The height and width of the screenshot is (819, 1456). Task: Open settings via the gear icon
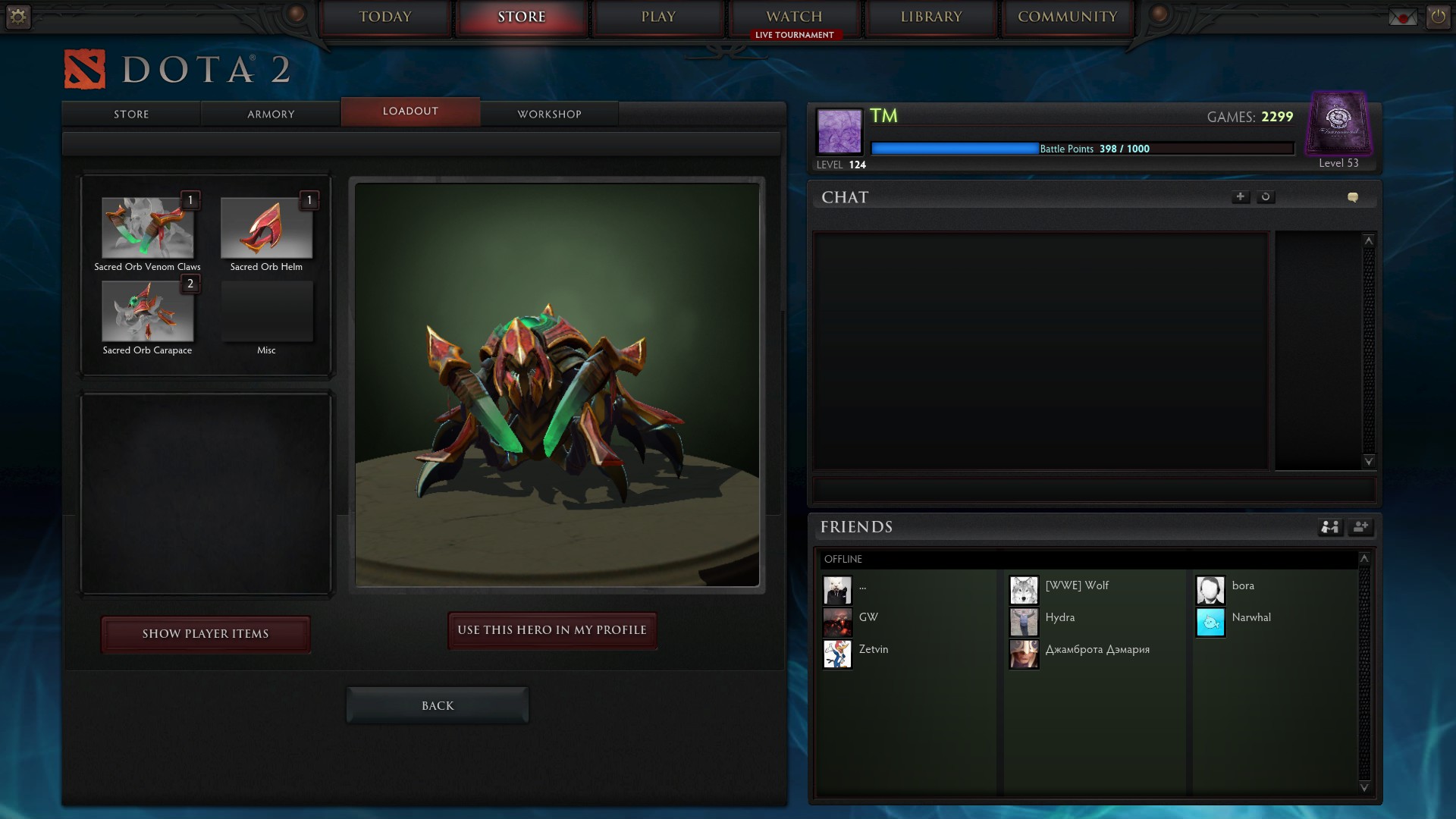[18, 16]
